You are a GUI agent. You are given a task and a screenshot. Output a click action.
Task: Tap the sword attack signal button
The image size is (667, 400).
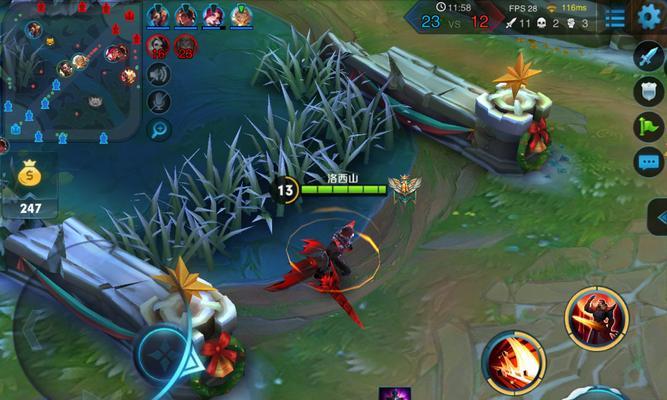tap(649, 56)
